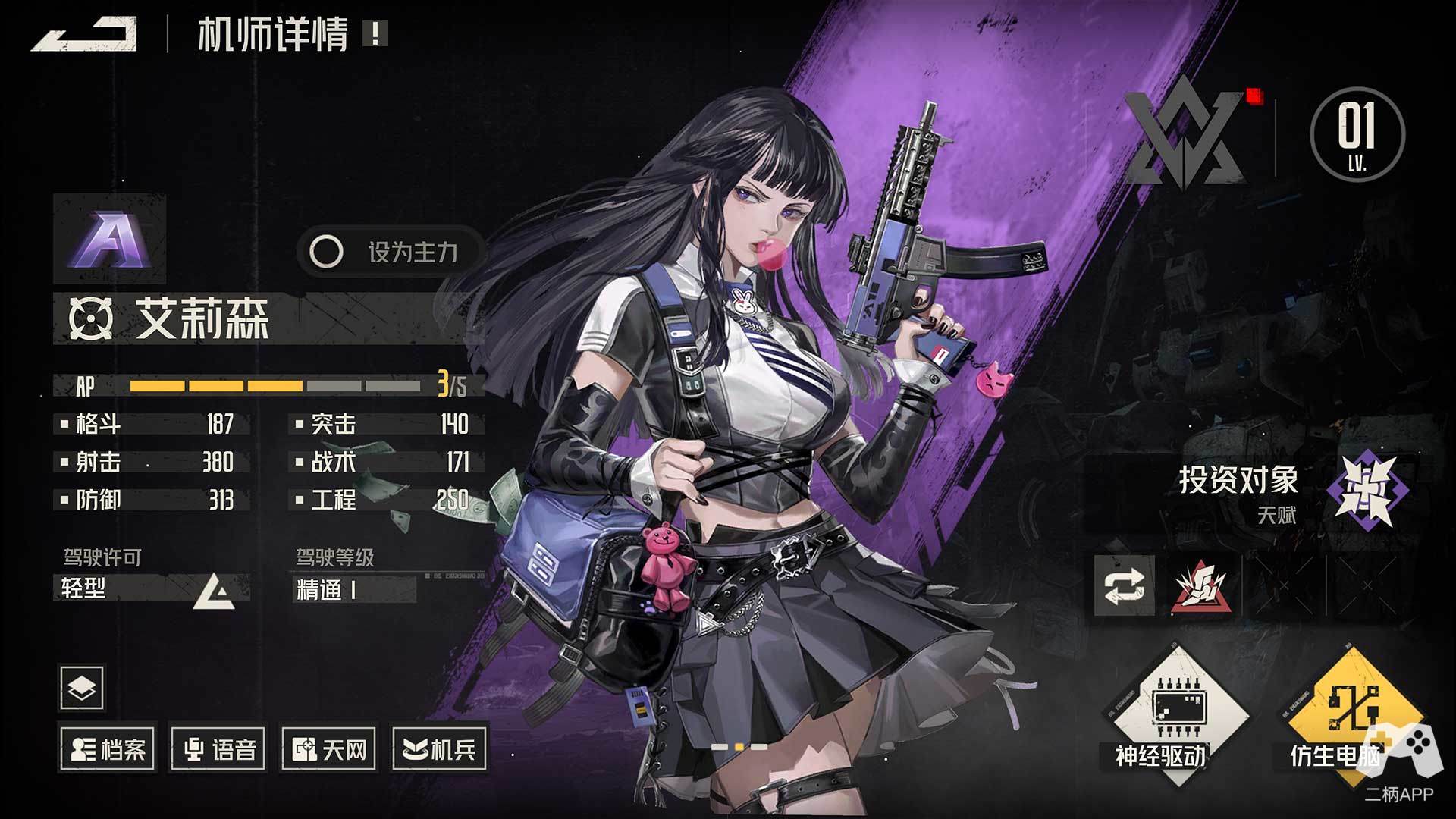Screen dimensions: 1456x819
Task: Open the 天网 button
Action: 329,749
